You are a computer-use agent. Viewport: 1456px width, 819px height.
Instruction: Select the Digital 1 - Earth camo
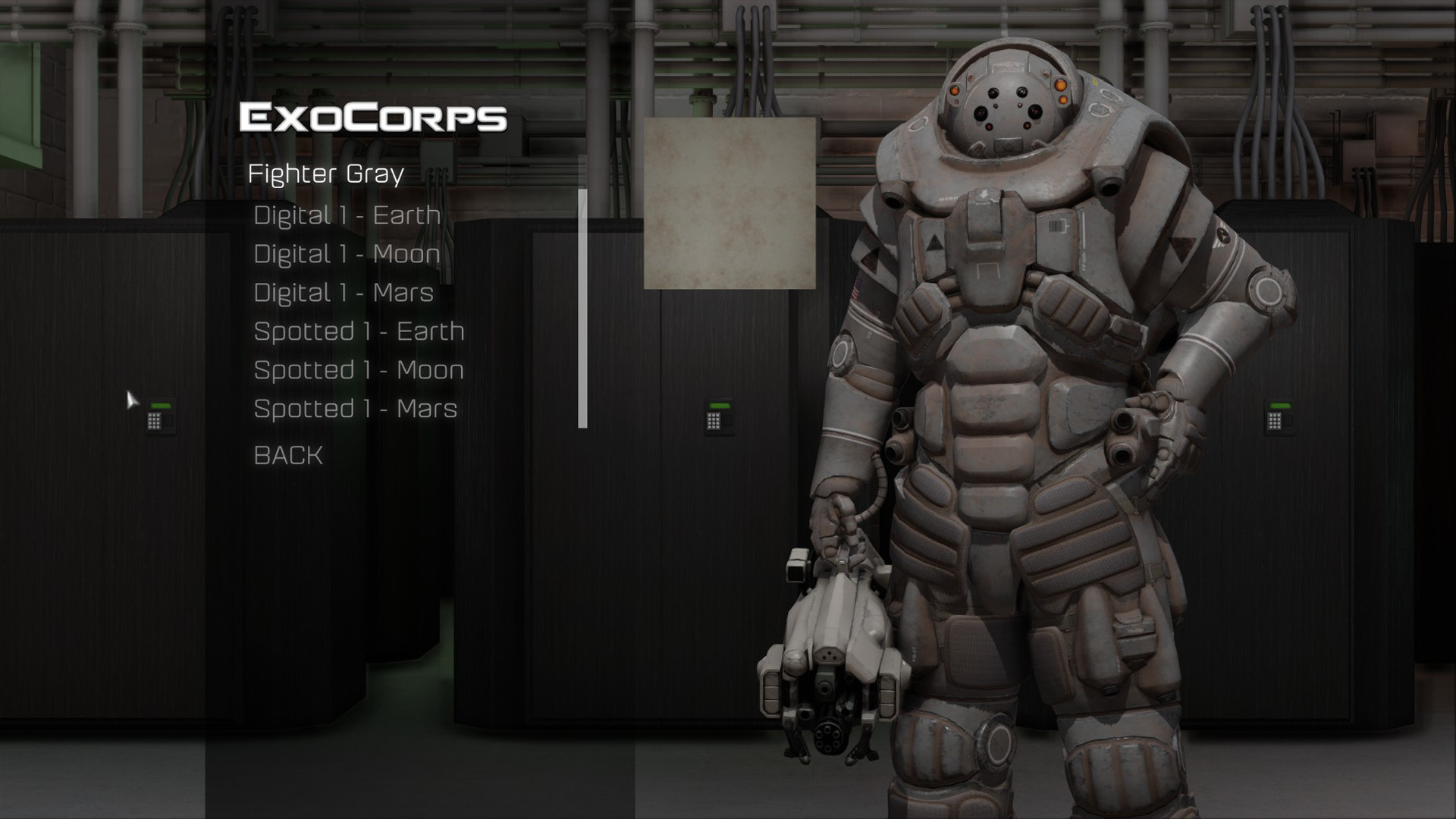click(347, 215)
